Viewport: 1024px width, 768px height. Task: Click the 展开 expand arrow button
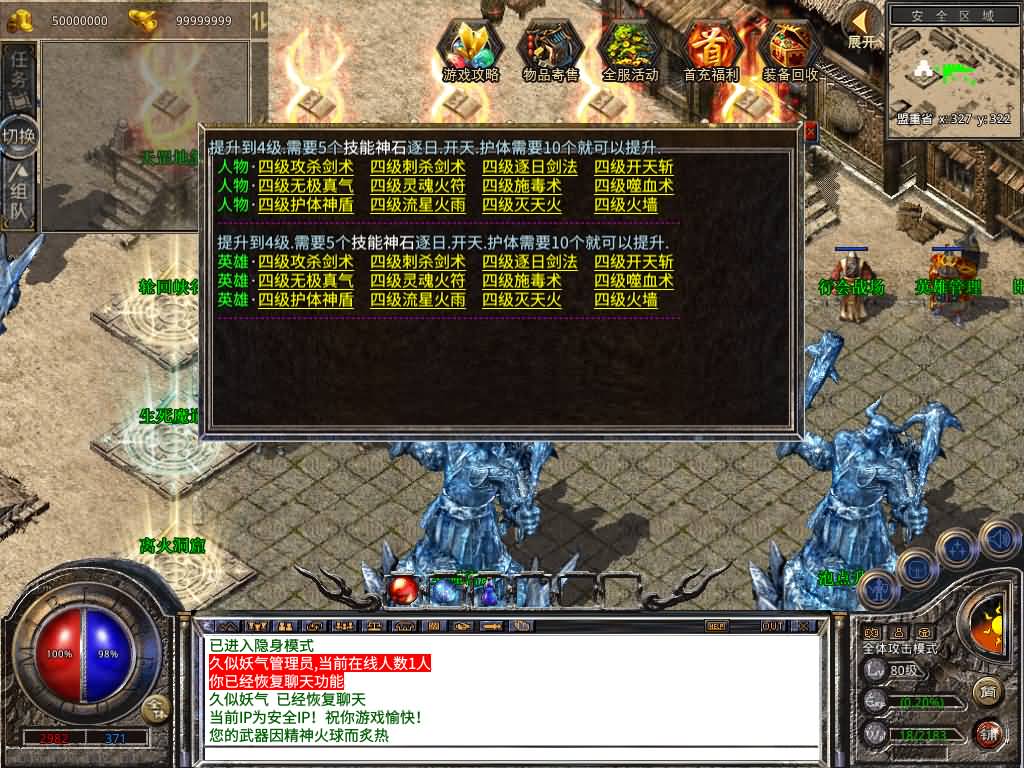[x=862, y=24]
